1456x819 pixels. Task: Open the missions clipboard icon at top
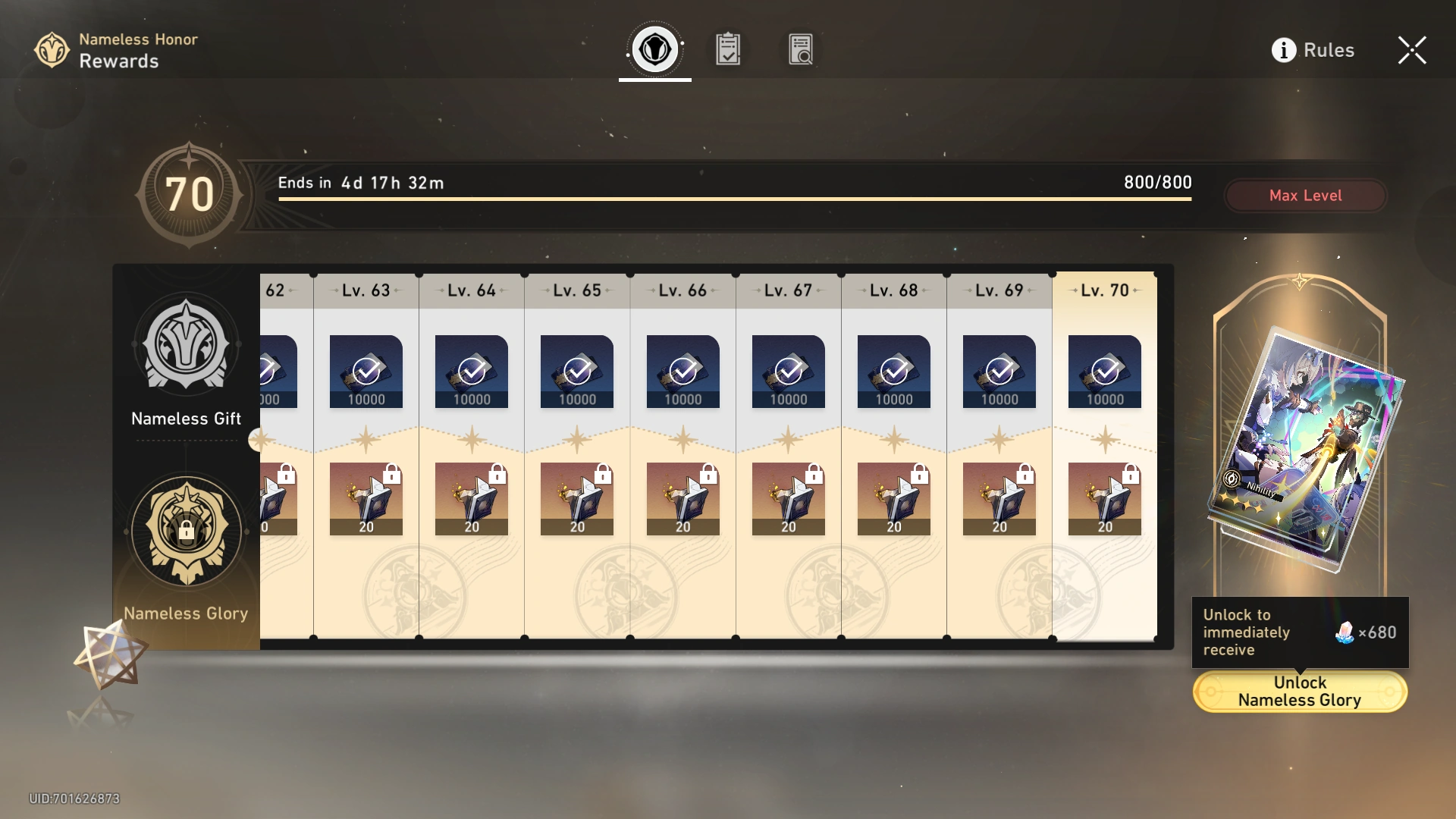727,49
